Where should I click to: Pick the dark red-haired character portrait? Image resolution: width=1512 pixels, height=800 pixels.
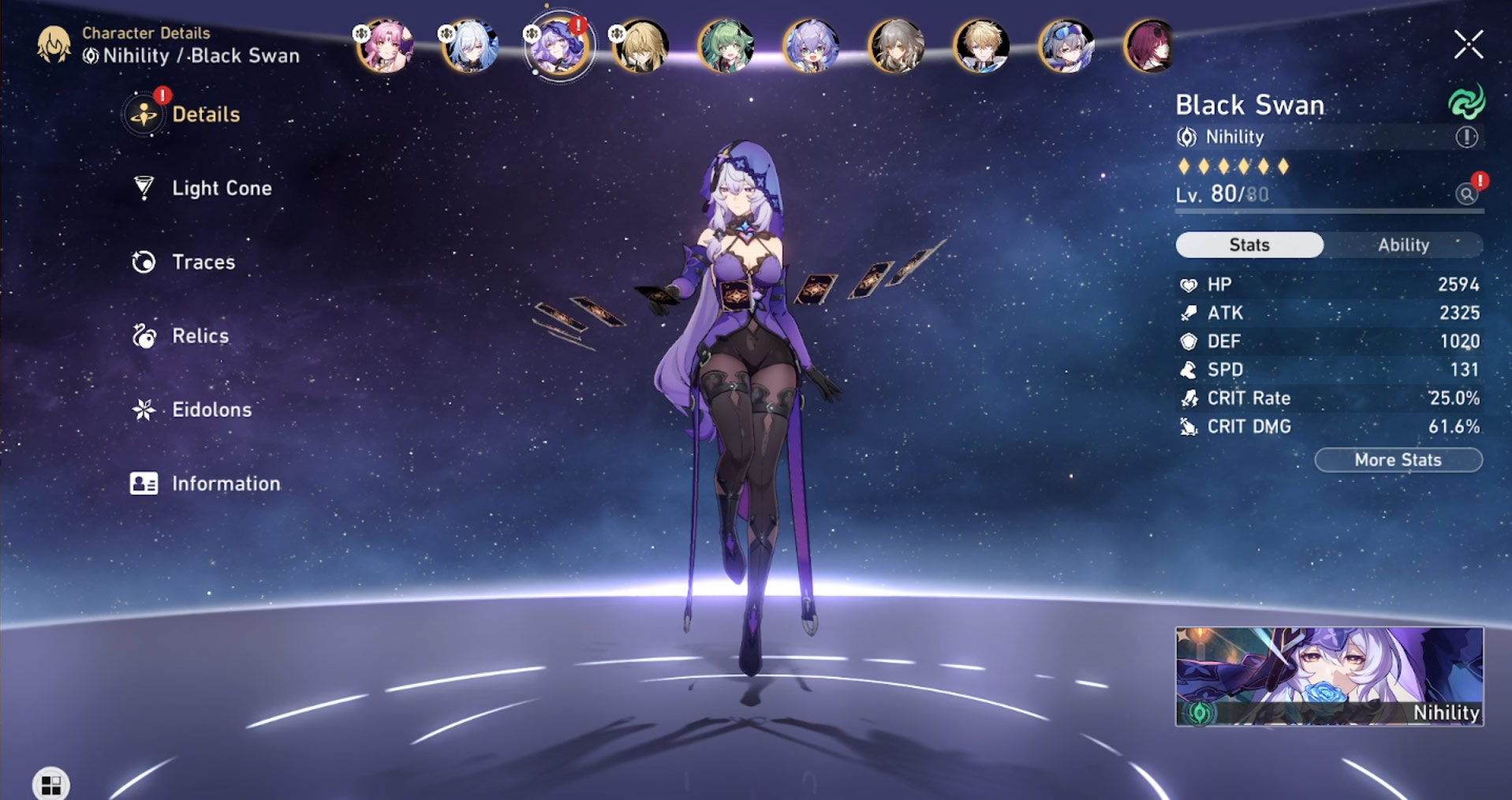(1150, 46)
